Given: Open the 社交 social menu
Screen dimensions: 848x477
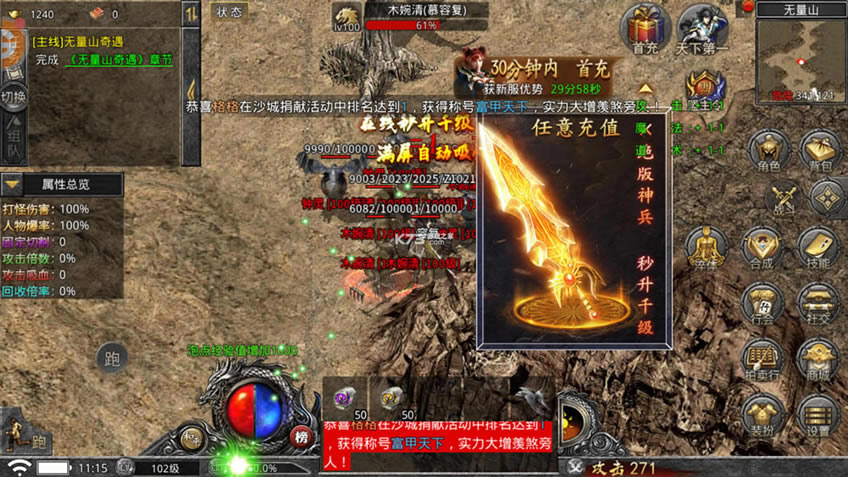Looking at the screenshot, I should 818,302.
